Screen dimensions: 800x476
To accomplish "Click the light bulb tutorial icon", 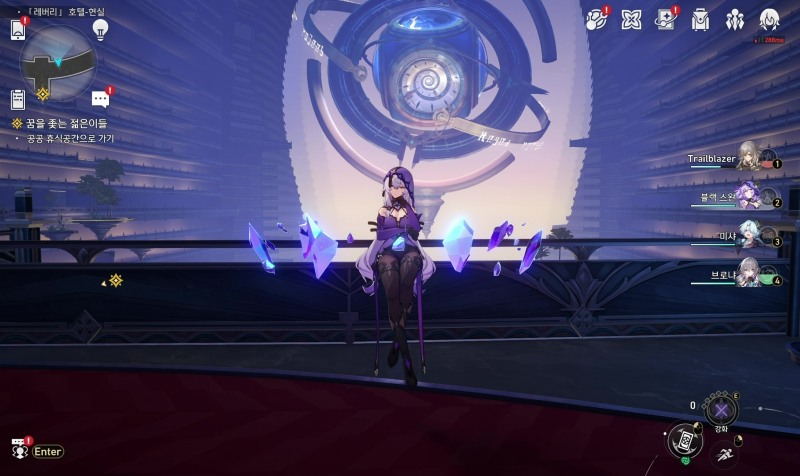I will point(100,29).
